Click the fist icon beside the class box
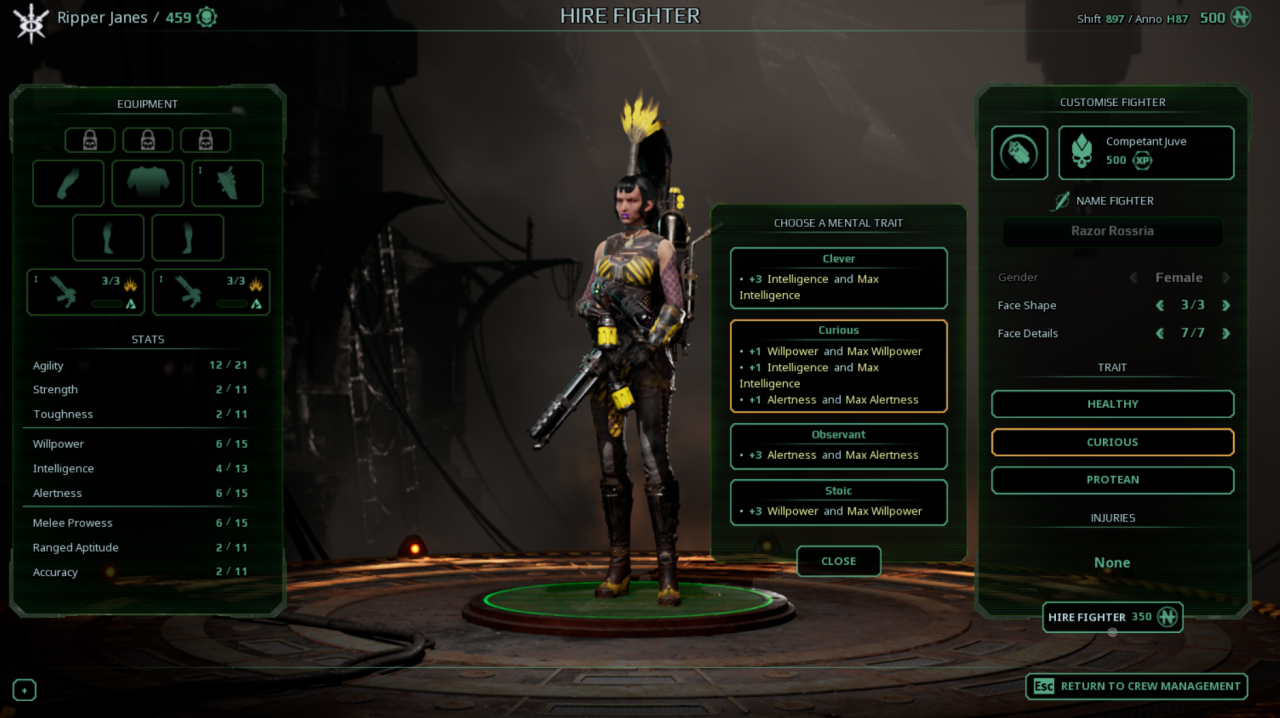This screenshot has height=718, width=1280. click(x=1019, y=152)
